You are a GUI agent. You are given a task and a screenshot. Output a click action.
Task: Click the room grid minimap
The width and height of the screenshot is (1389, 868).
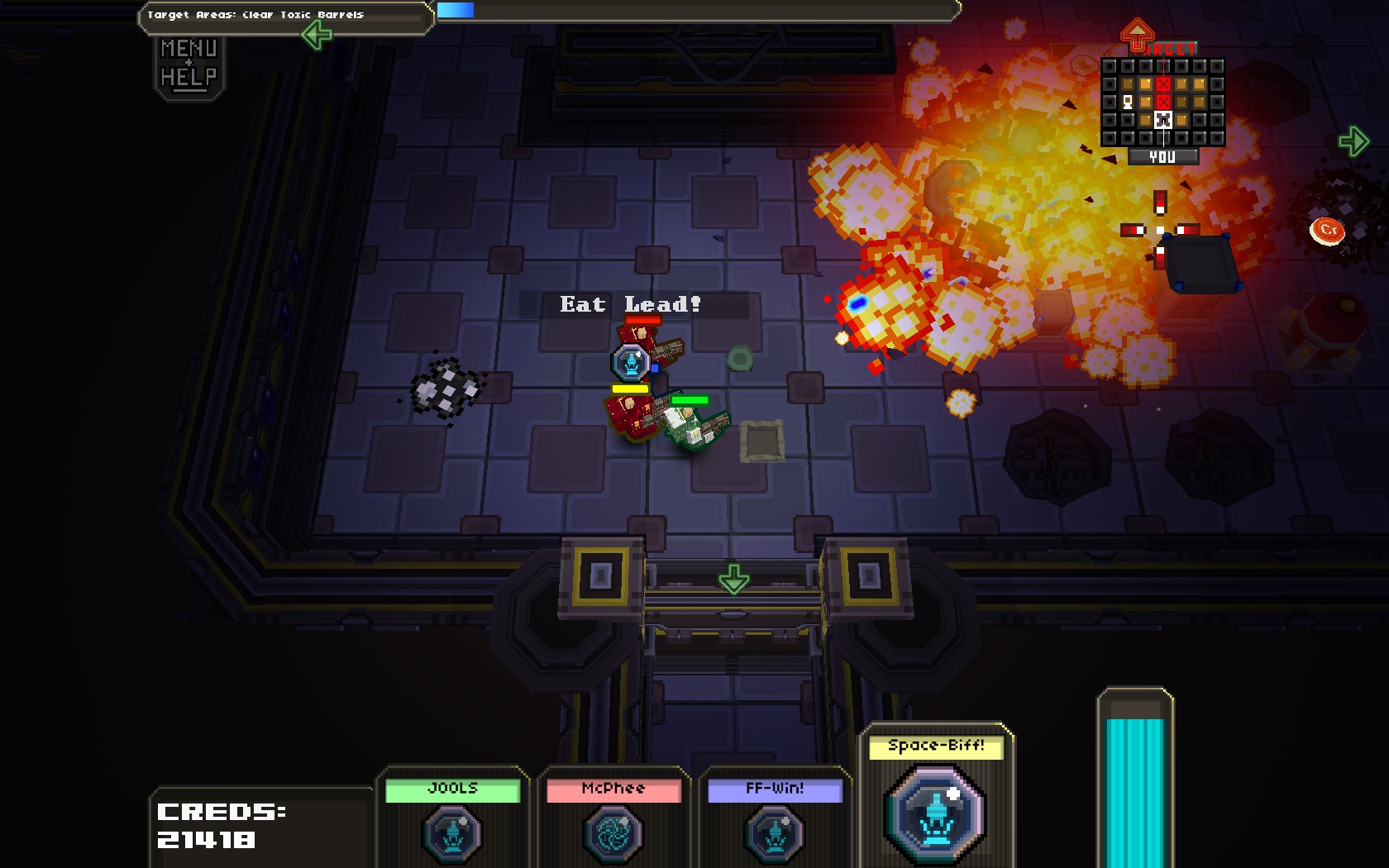[x=1162, y=102]
